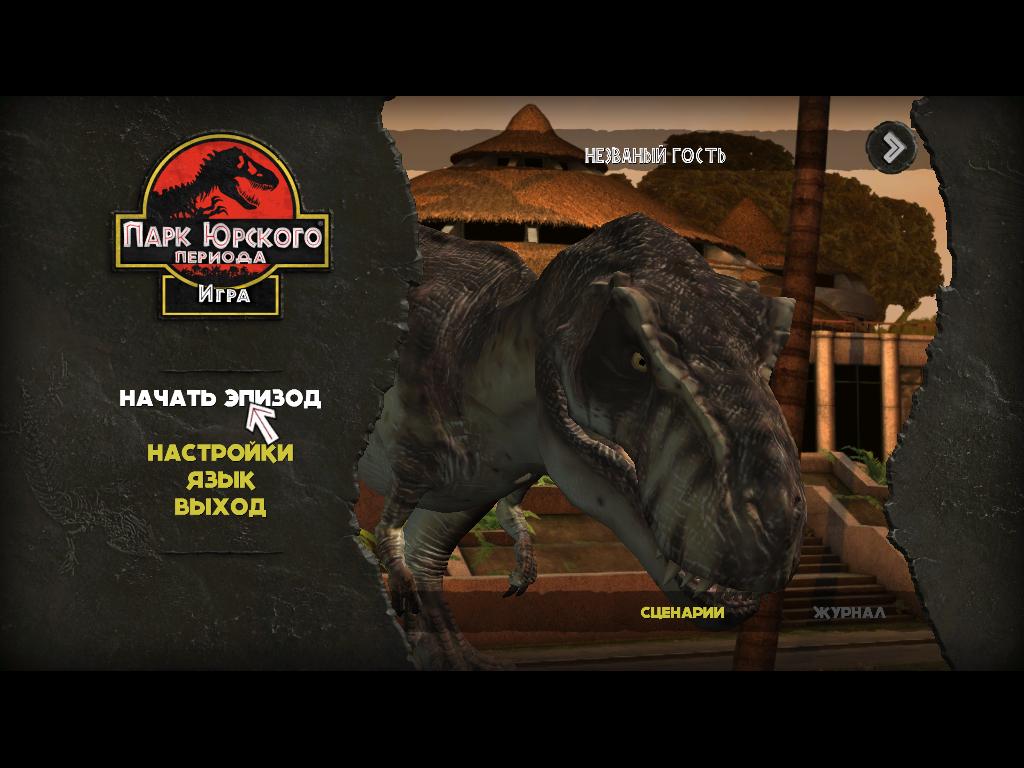1024x768 pixels.
Task: Open the Сценарии tab
Action: (x=682, y=612)
